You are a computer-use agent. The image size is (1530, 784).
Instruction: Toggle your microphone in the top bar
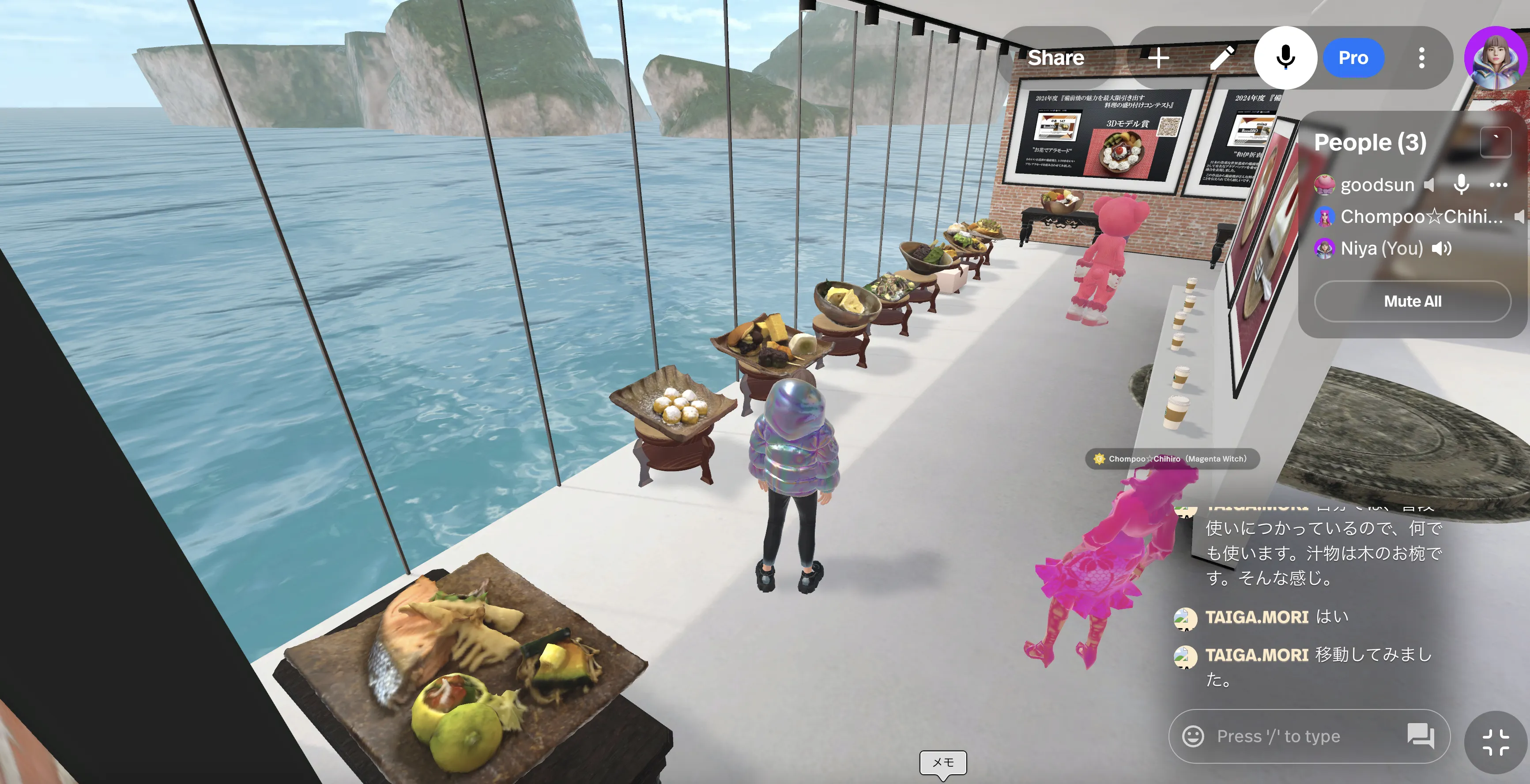pos(1285,57)
